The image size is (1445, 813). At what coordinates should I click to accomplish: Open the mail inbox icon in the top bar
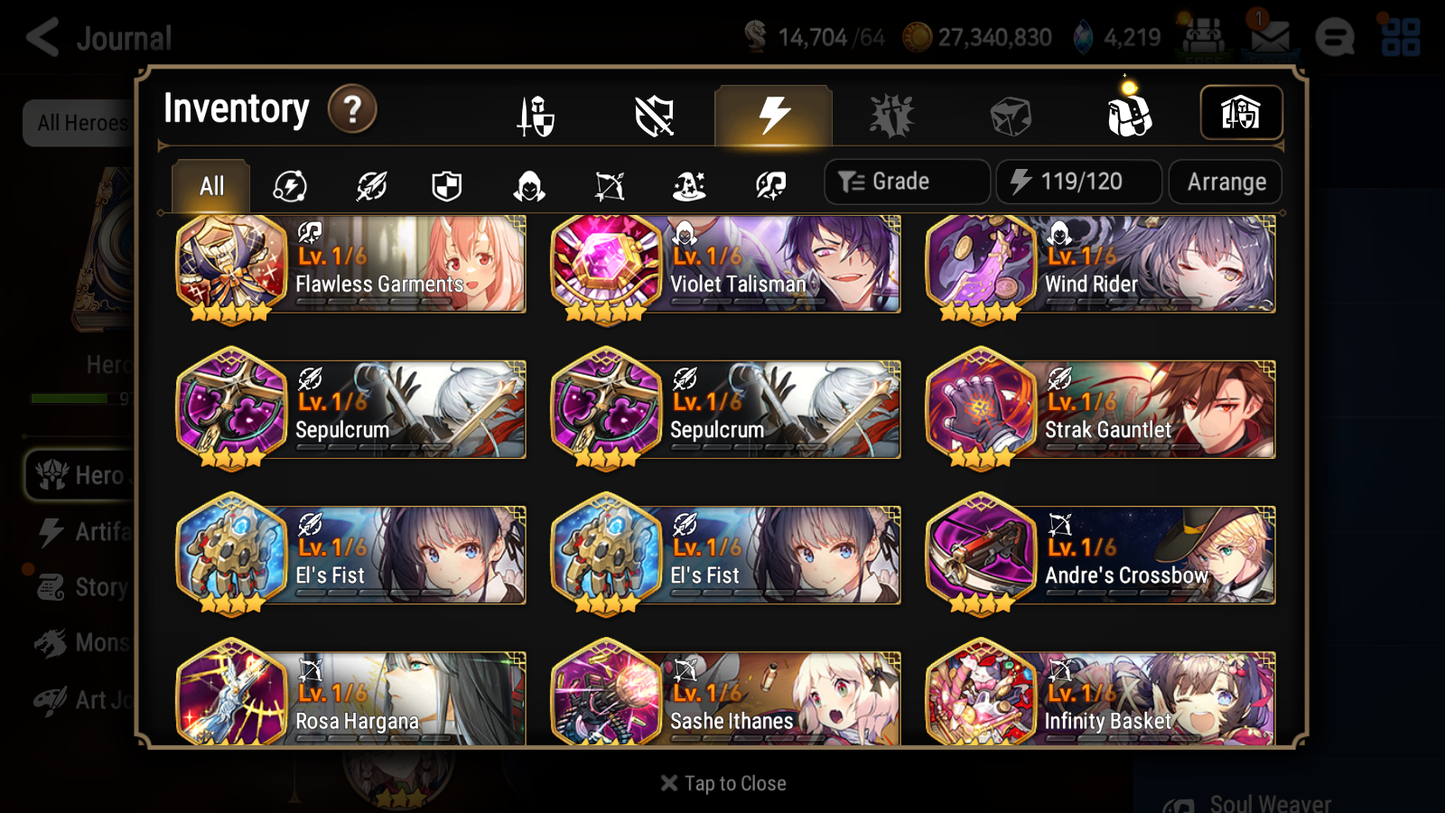1270,37
